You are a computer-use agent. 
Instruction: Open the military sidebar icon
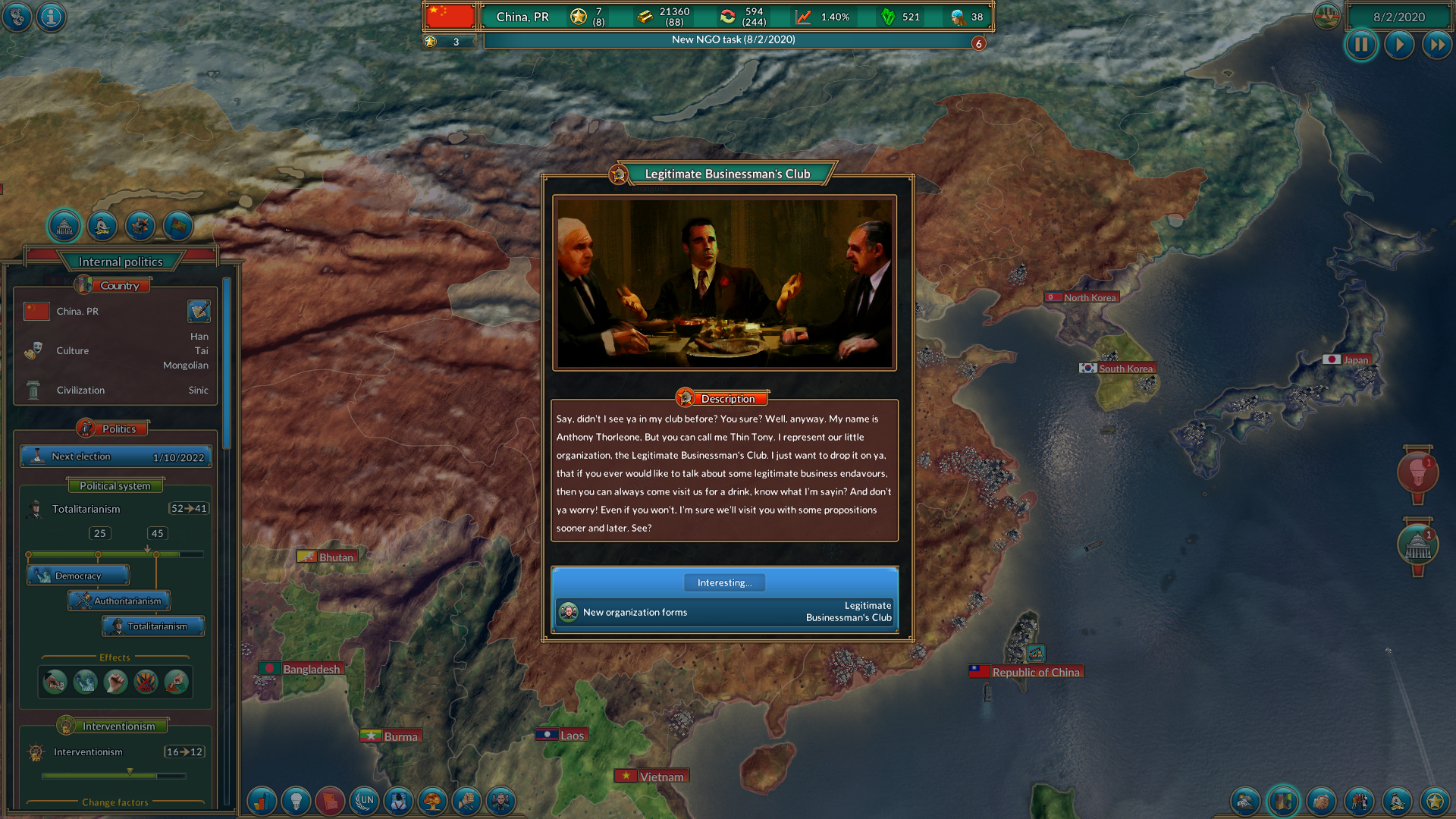[140, 226]
